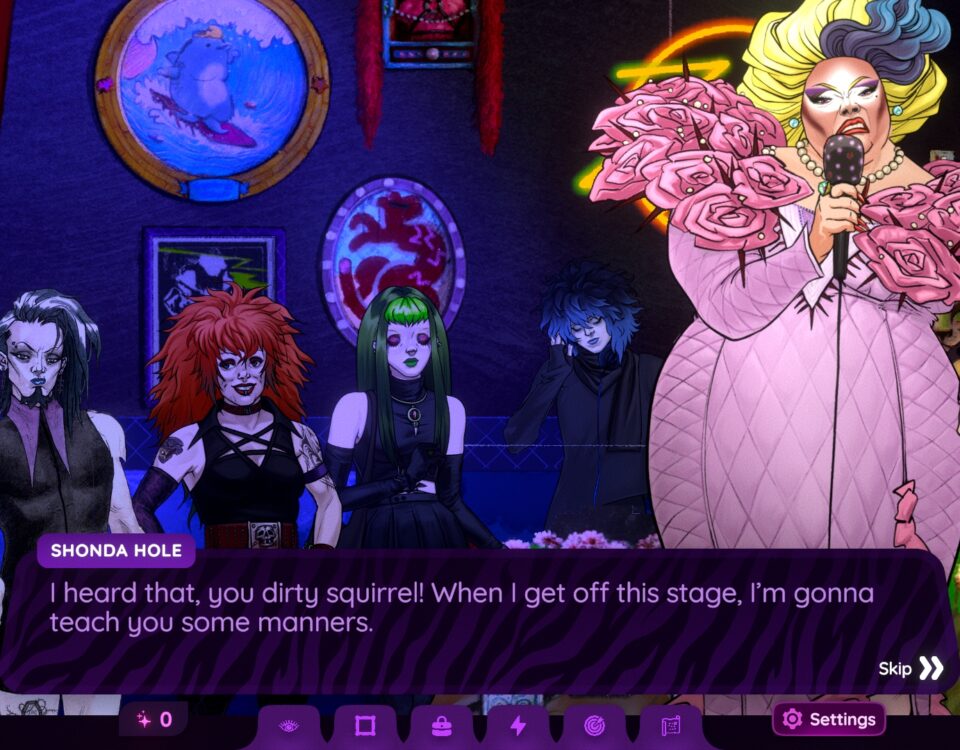Open the Settings menu
The width and height of the screenshot is (960, 750).
click(x=828, y=719)
